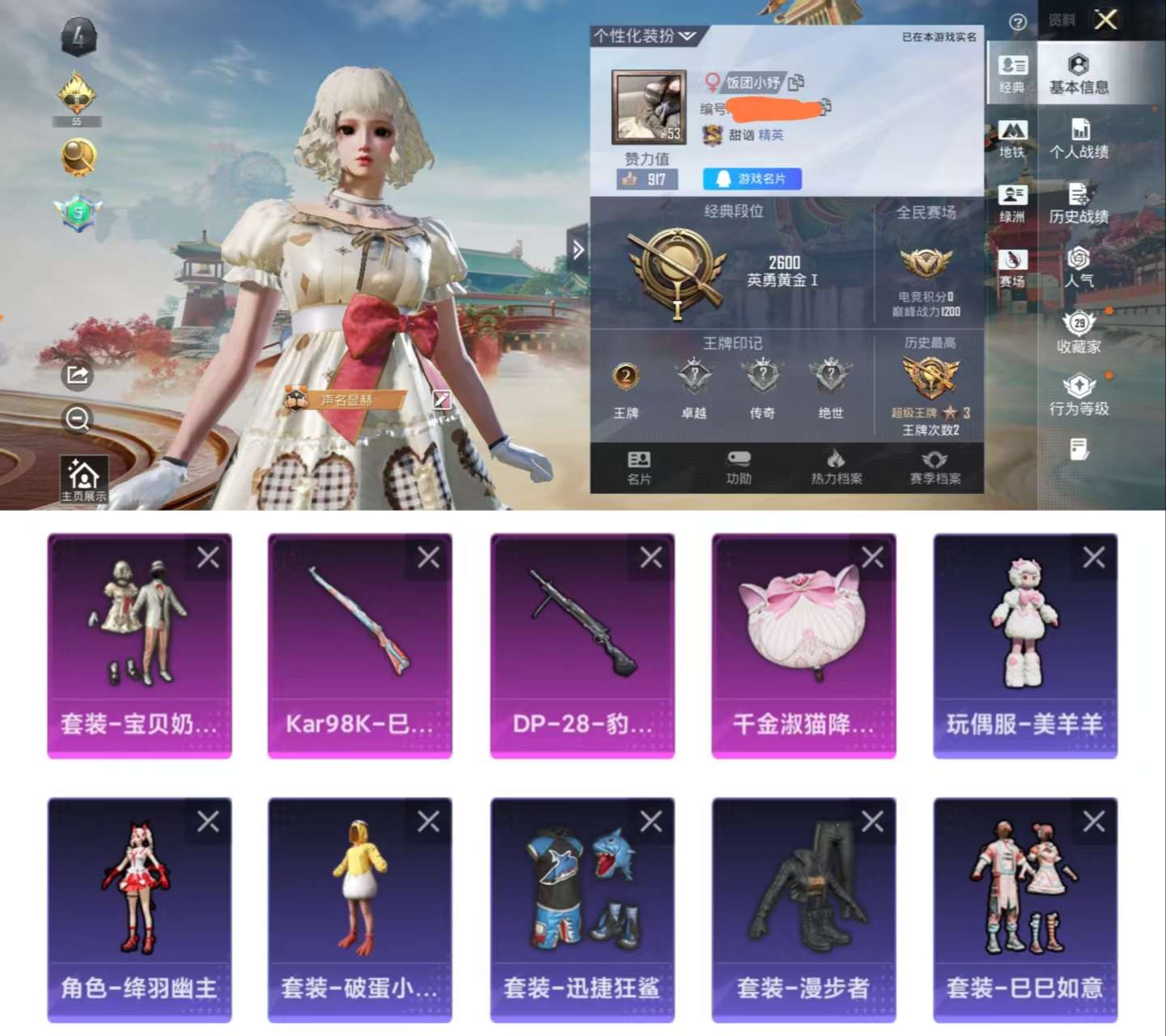Image resolution: width=1166 pixels, height=1036 pixels.
Task: Click the edit pencil near 声名显赫 nameplate
Action: (442, 398)
